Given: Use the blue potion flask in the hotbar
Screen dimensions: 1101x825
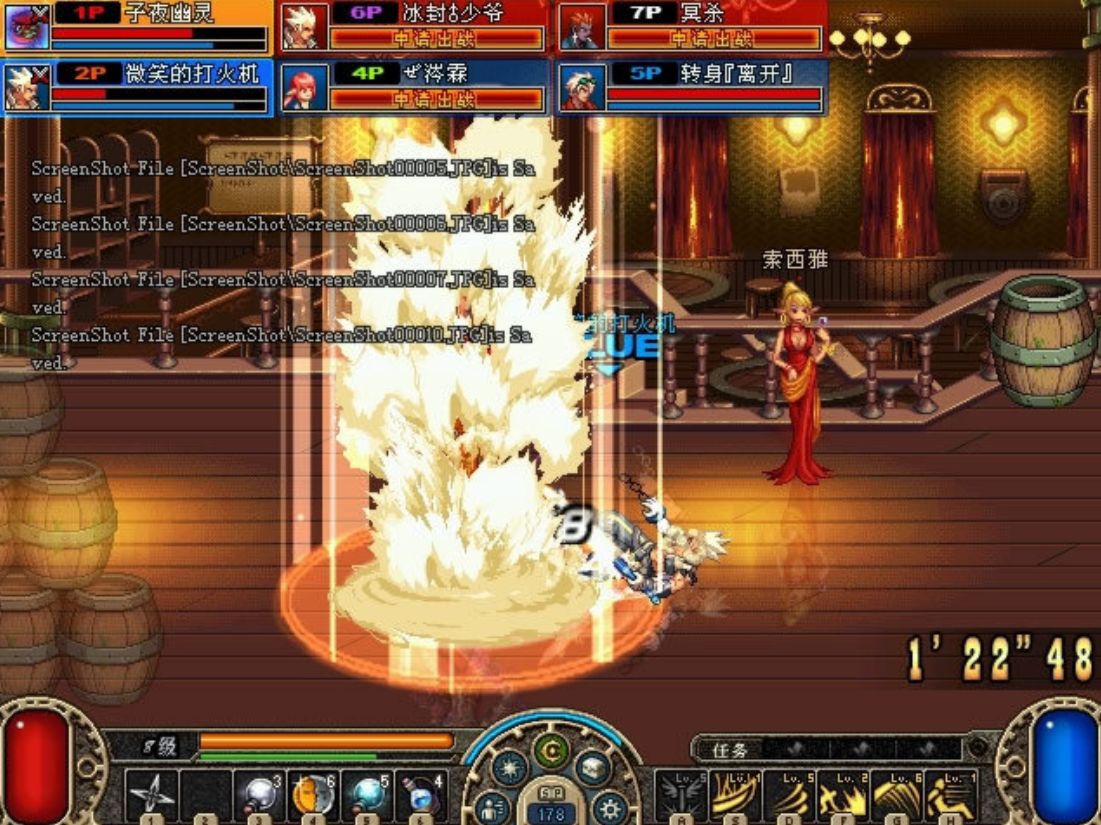Looking at the screenshot, I should tap(421, 795).
